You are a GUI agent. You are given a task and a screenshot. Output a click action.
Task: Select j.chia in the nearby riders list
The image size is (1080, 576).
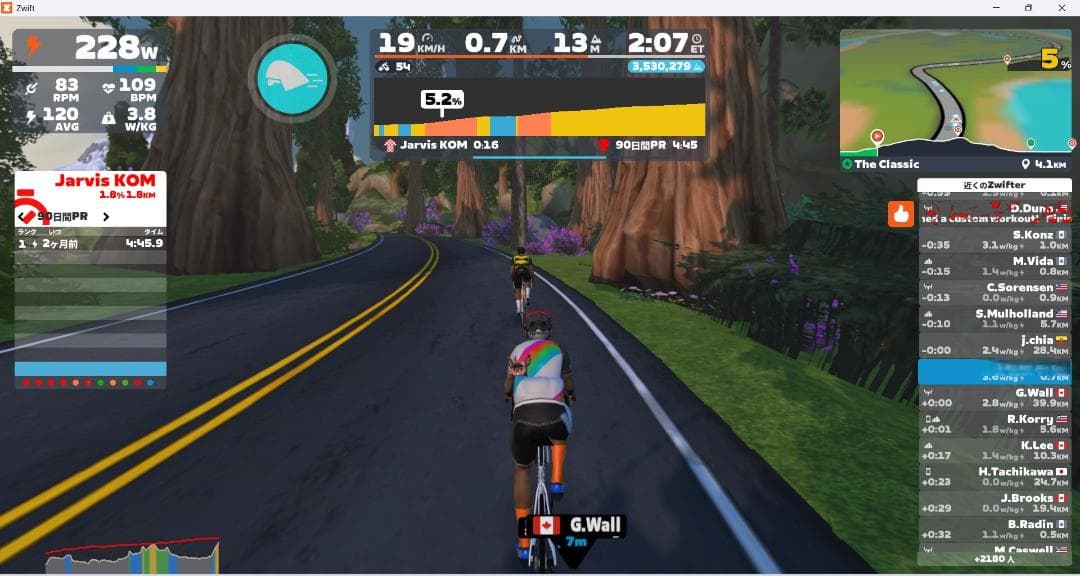click(x=994, y=345)
